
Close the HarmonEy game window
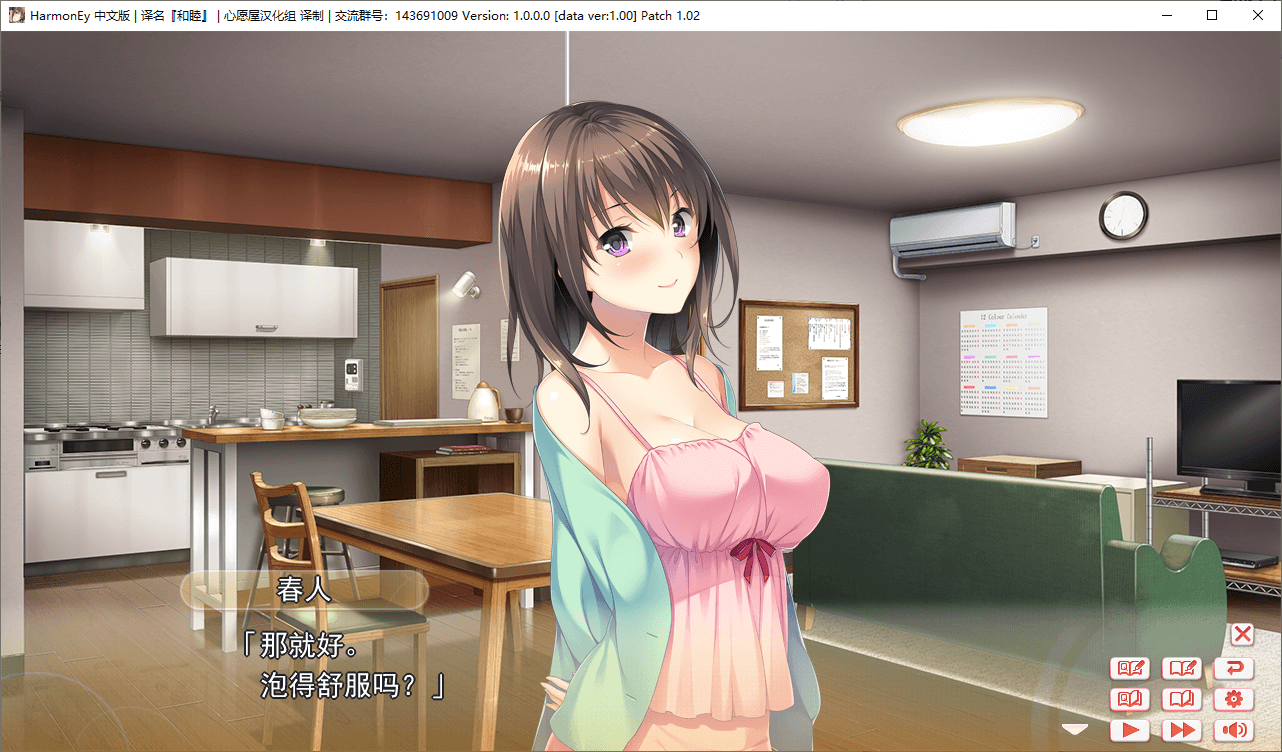click(1258, 15)
